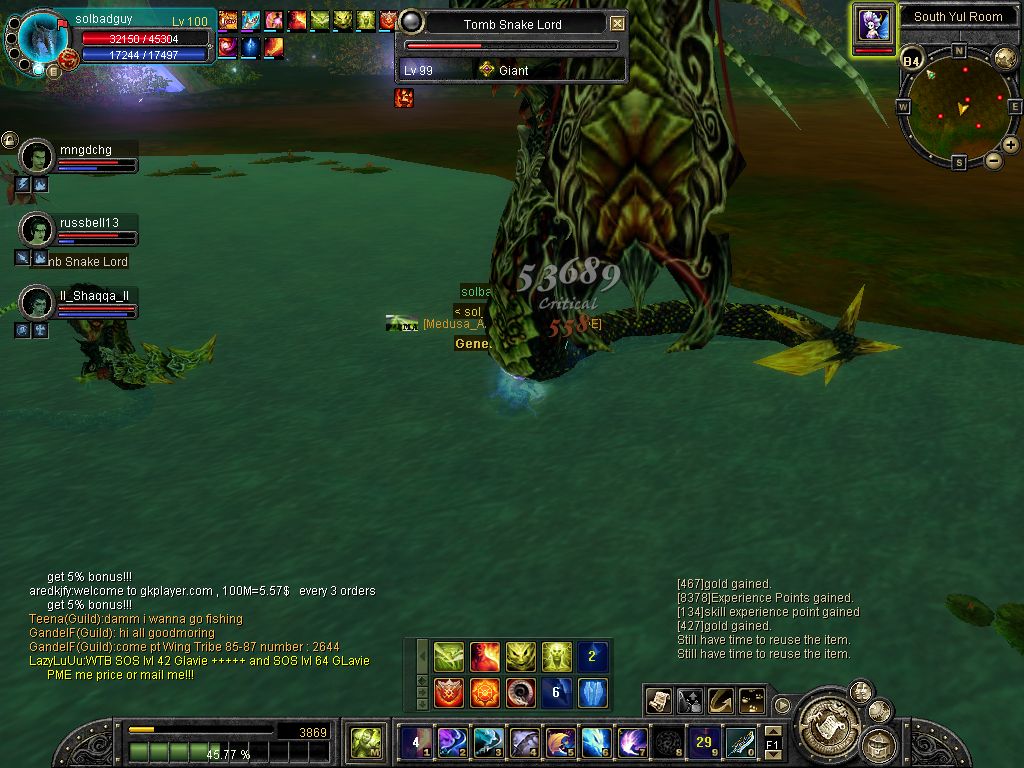1024x768 pixels.
Task: Activate the purple slash skill in slot 7
Action: (632, 742)
